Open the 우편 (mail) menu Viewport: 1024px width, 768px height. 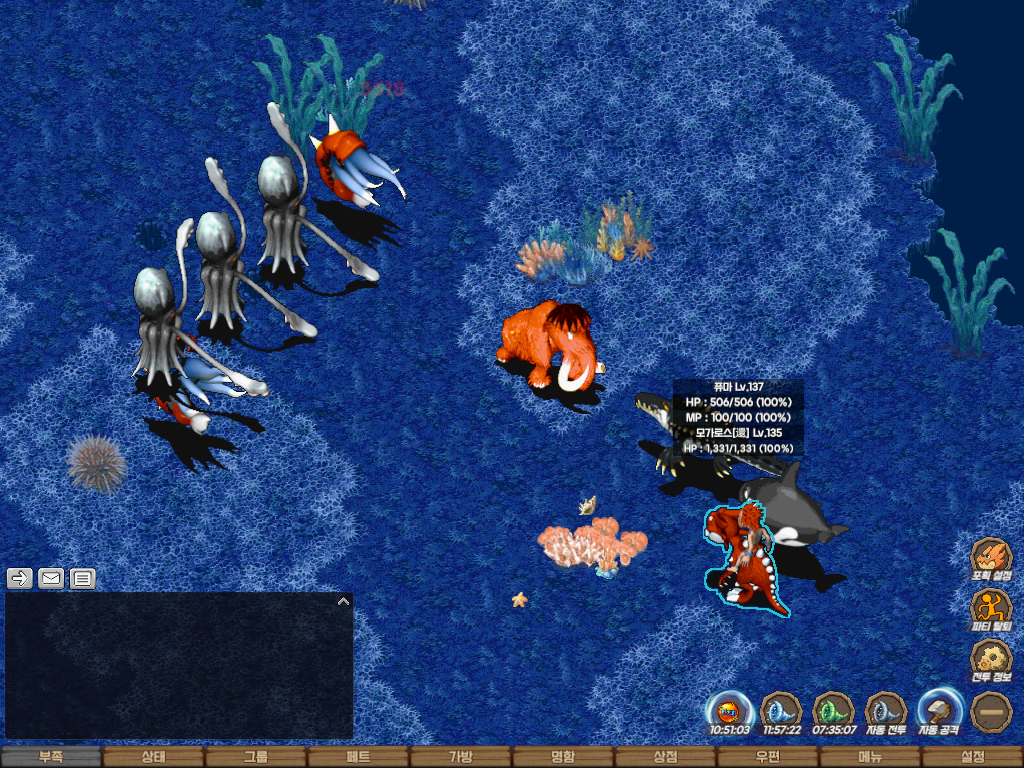tap(767, 757)
